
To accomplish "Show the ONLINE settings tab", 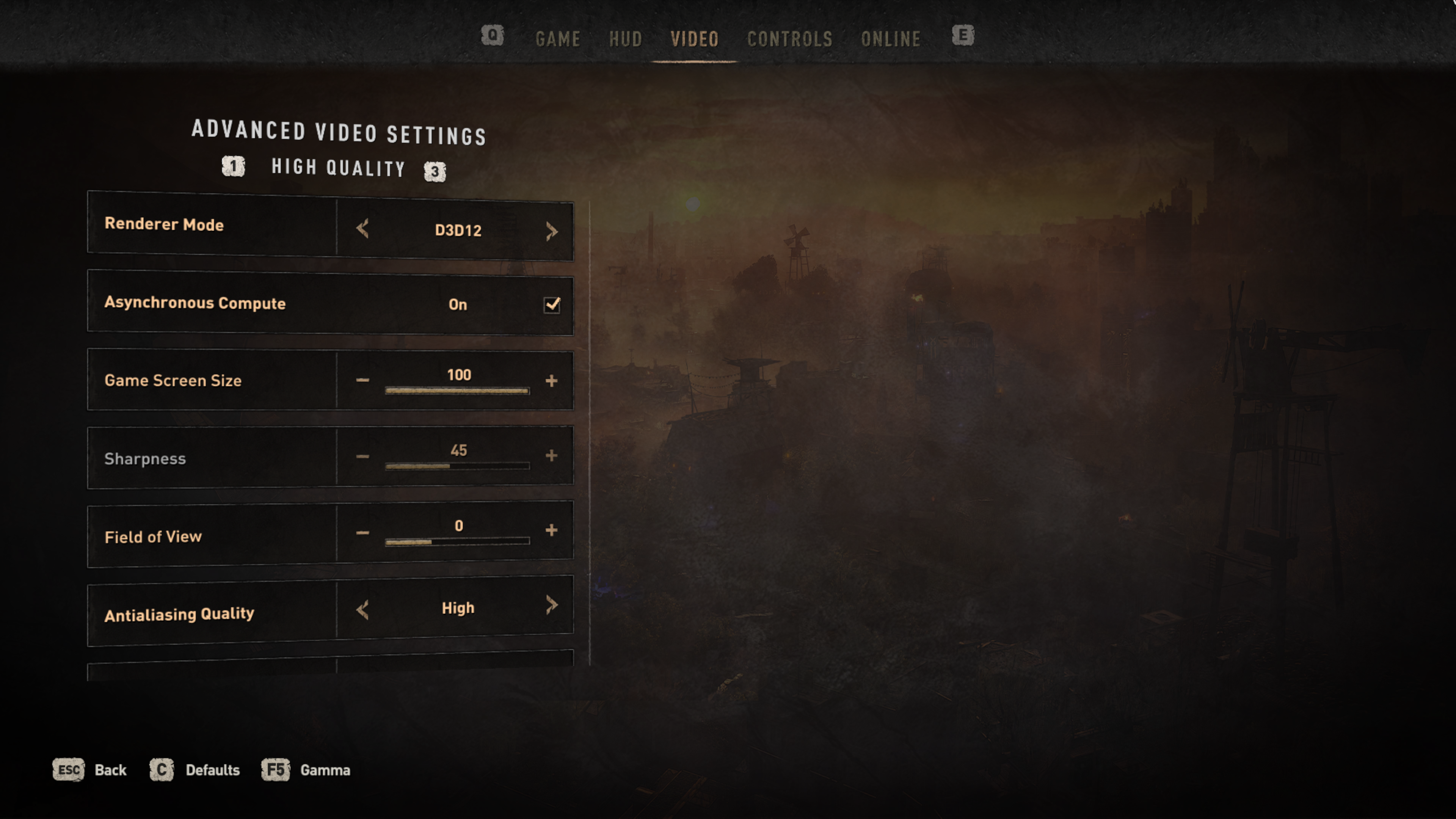I will [891, 39].
